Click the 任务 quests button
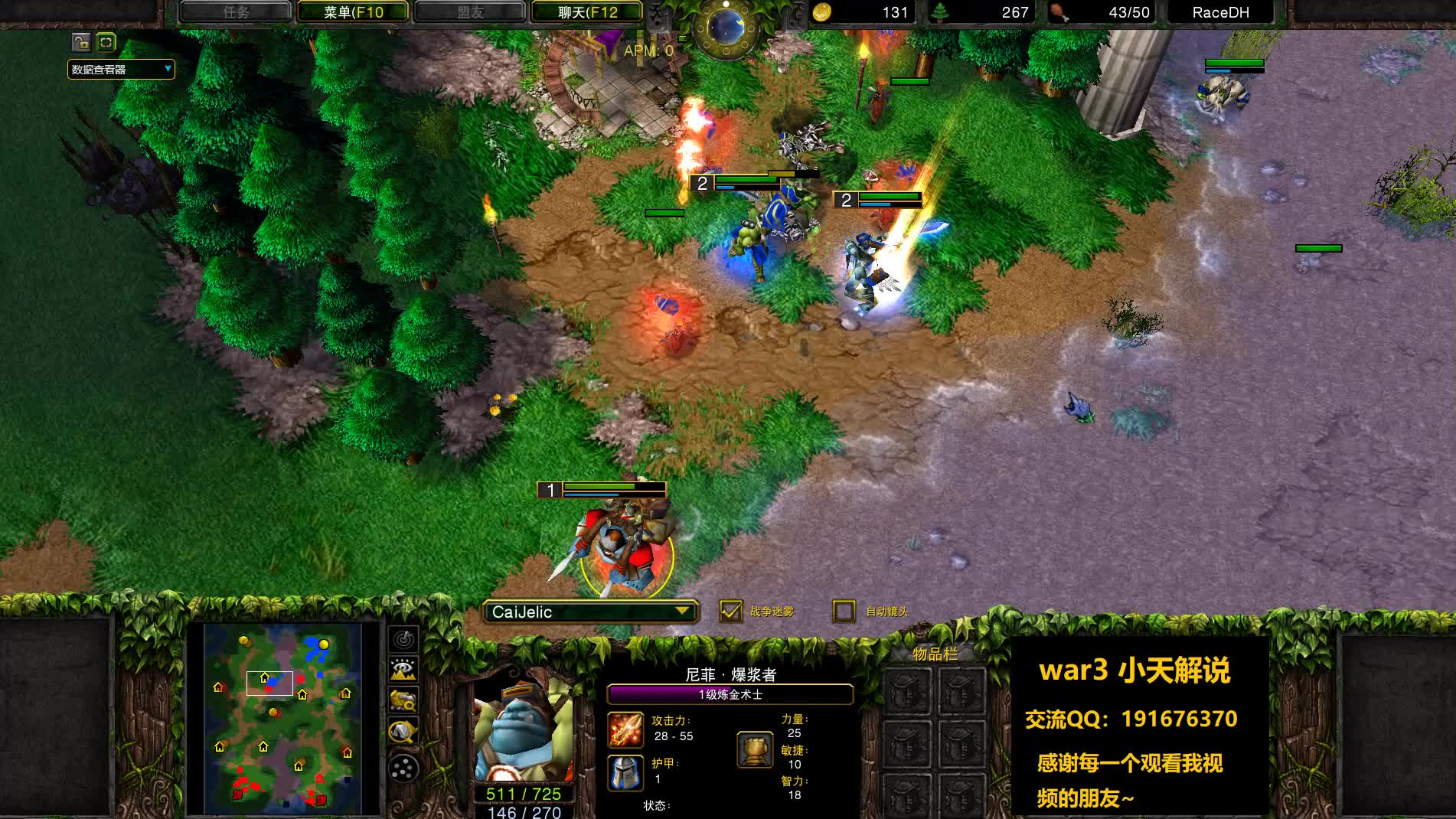1456x819 pixels. point(236,12)
